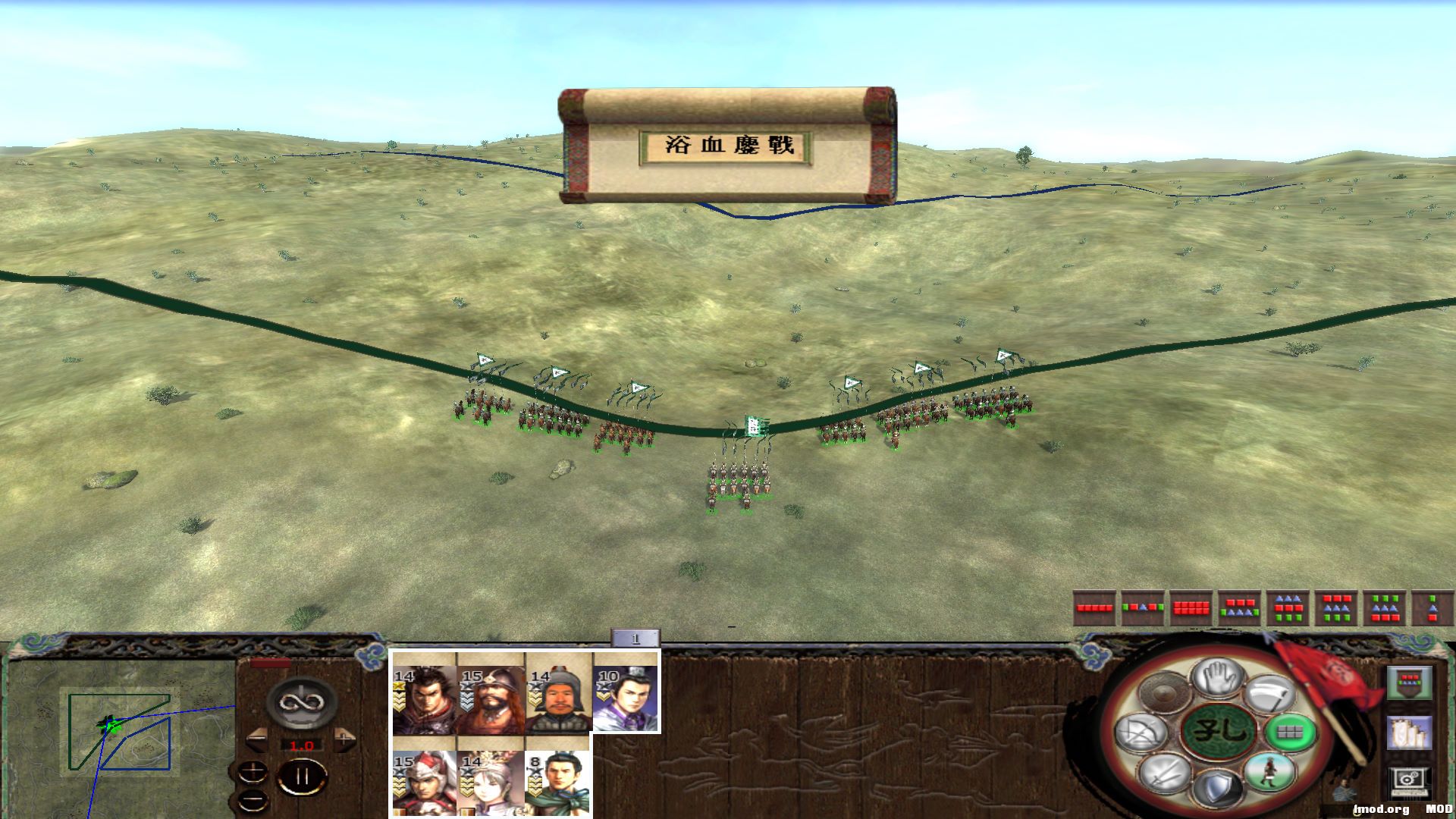The width and height of the screenshot is (1456, 819).
Task: Toggle unlimited time with the infinity icon
Action: pos(302,703)
